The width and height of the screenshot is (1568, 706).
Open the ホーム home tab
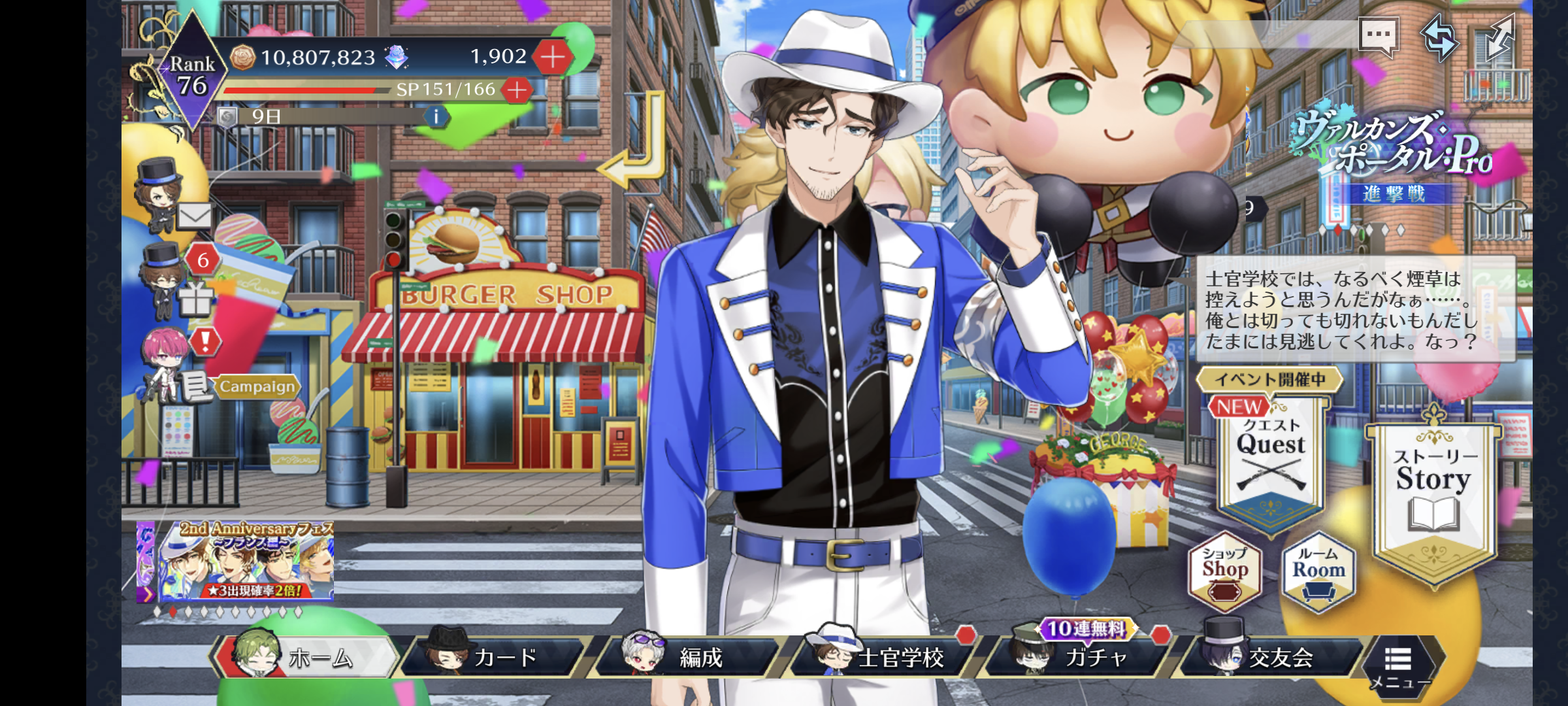[x=307, y=656]
